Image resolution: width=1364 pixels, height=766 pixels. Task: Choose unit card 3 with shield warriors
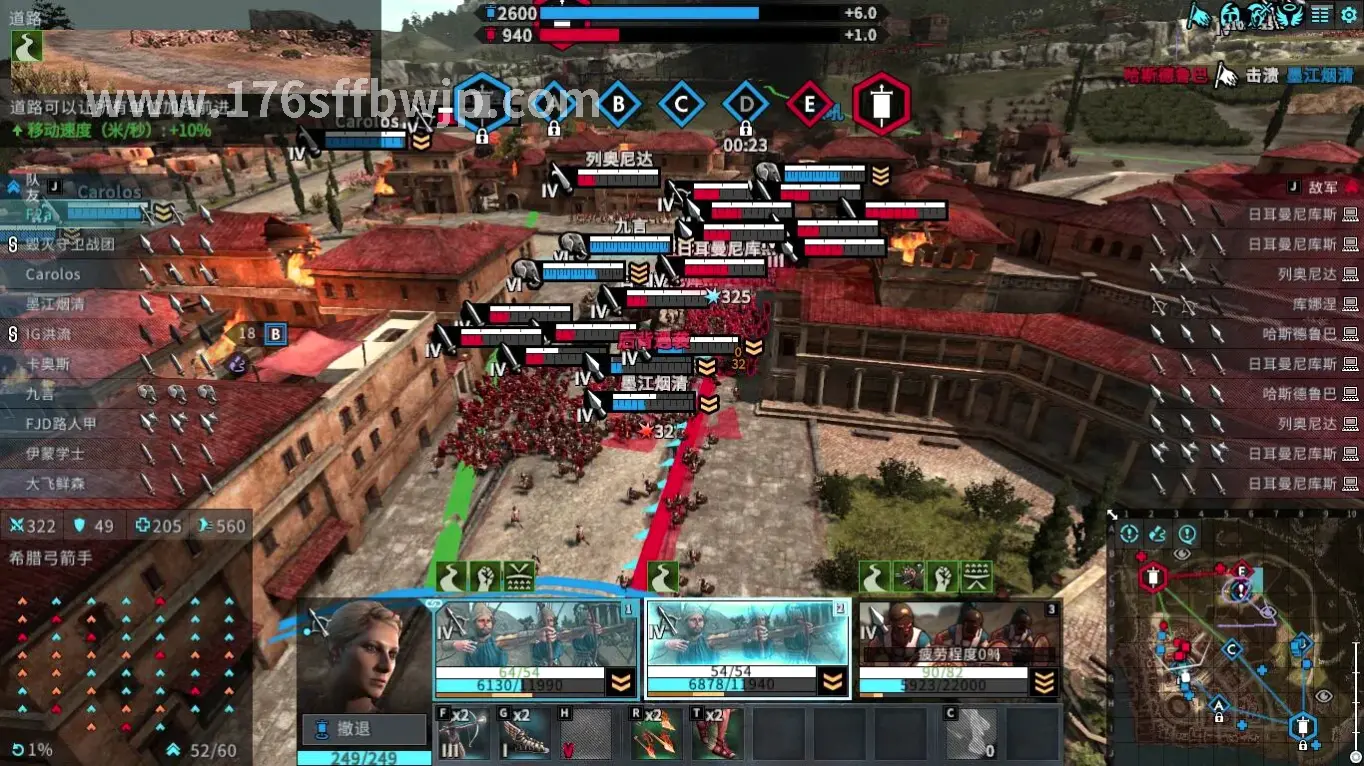tap(960, 649)
